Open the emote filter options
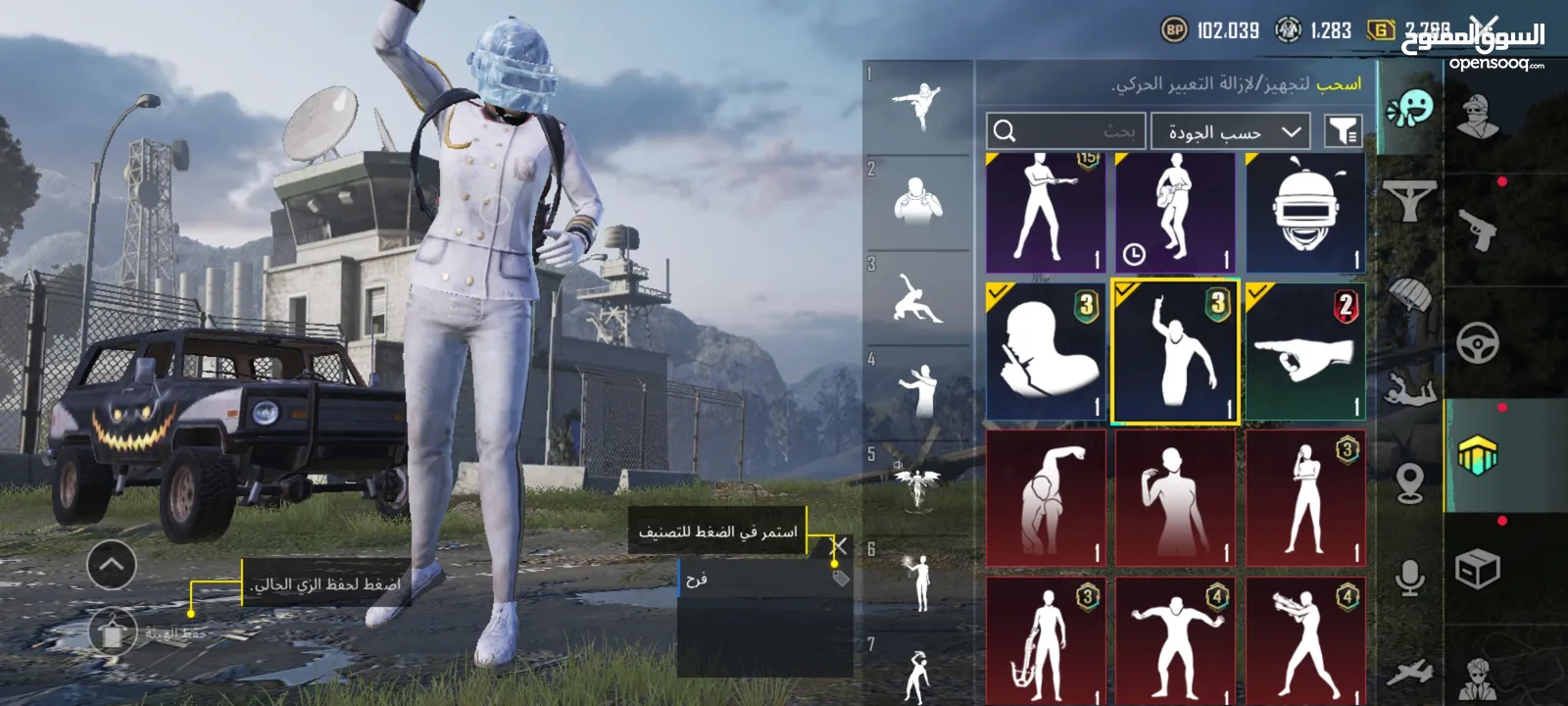Image resolution: width=1568 pixels, height=706 pixels. click(1343, 130)
